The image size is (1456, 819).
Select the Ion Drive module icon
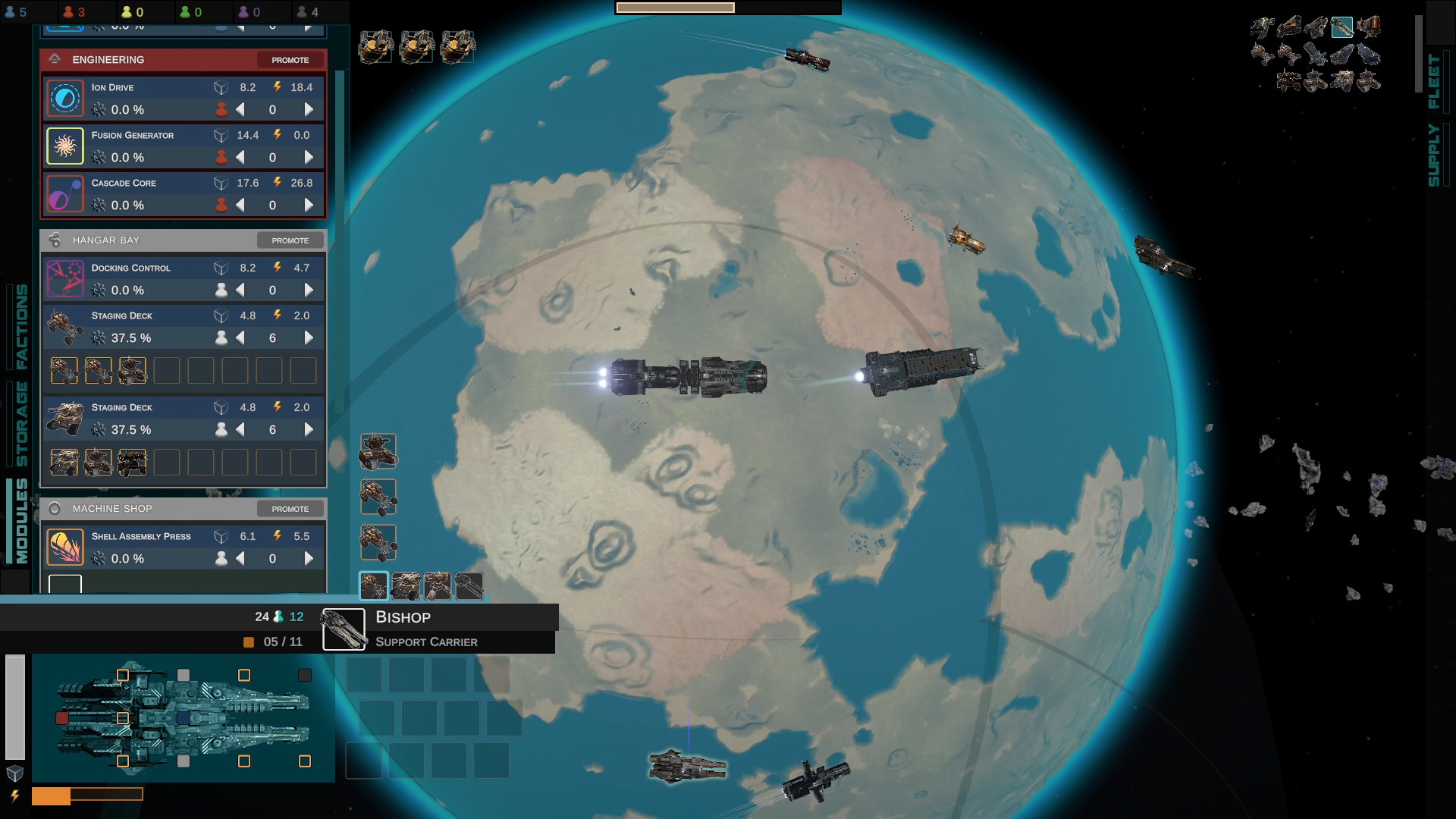point(65,98)
